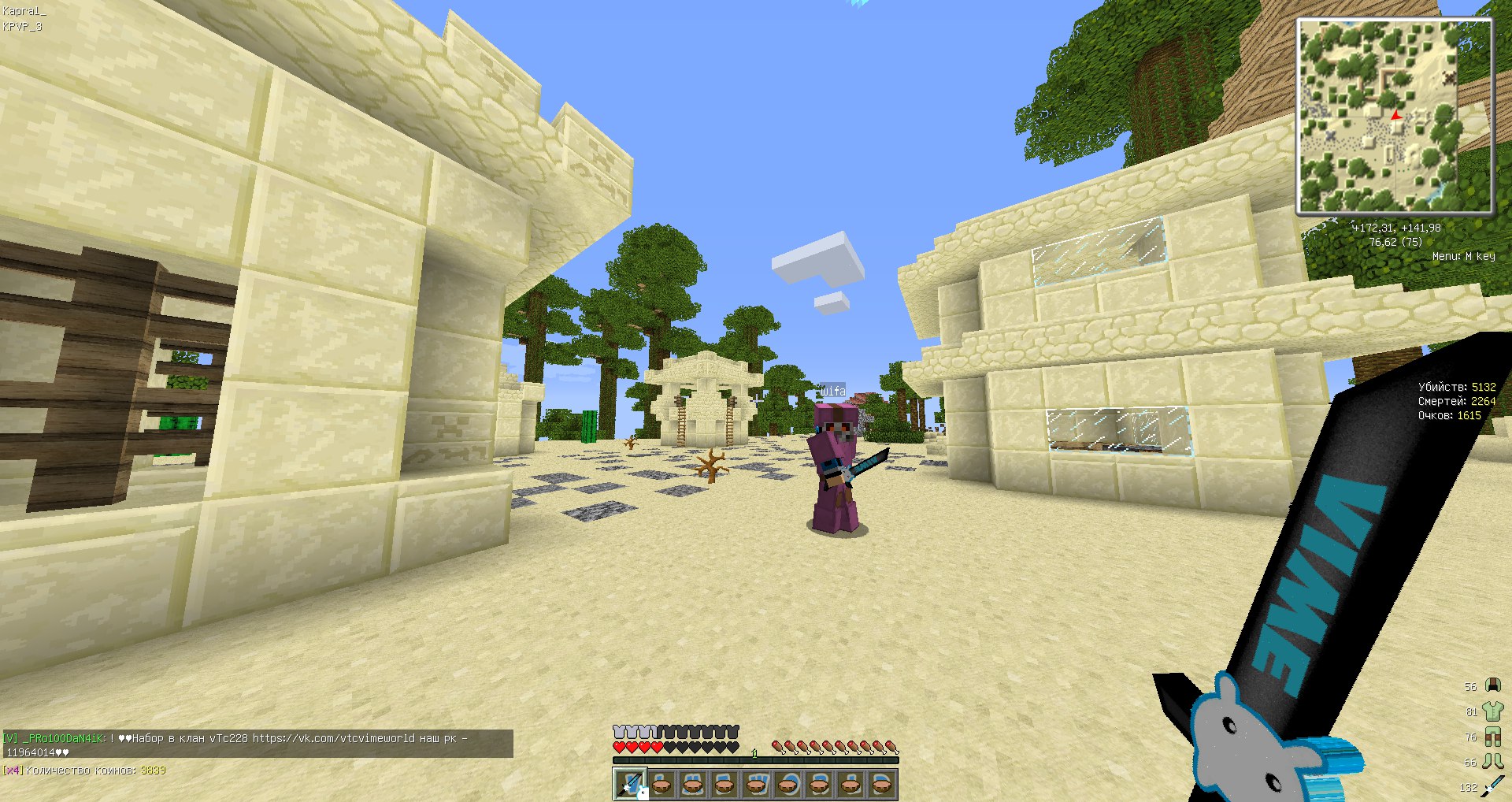
Task: Select the sword hotbar slot
Action: point(630,785)
